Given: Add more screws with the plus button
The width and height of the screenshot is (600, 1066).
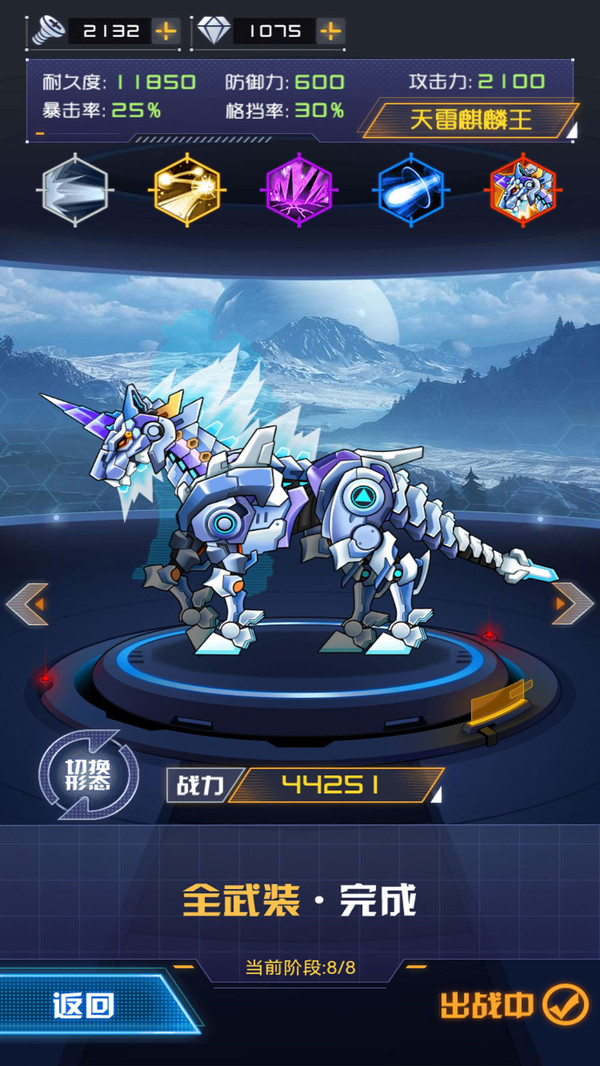Looking at the screenshot, I should 166,31.
